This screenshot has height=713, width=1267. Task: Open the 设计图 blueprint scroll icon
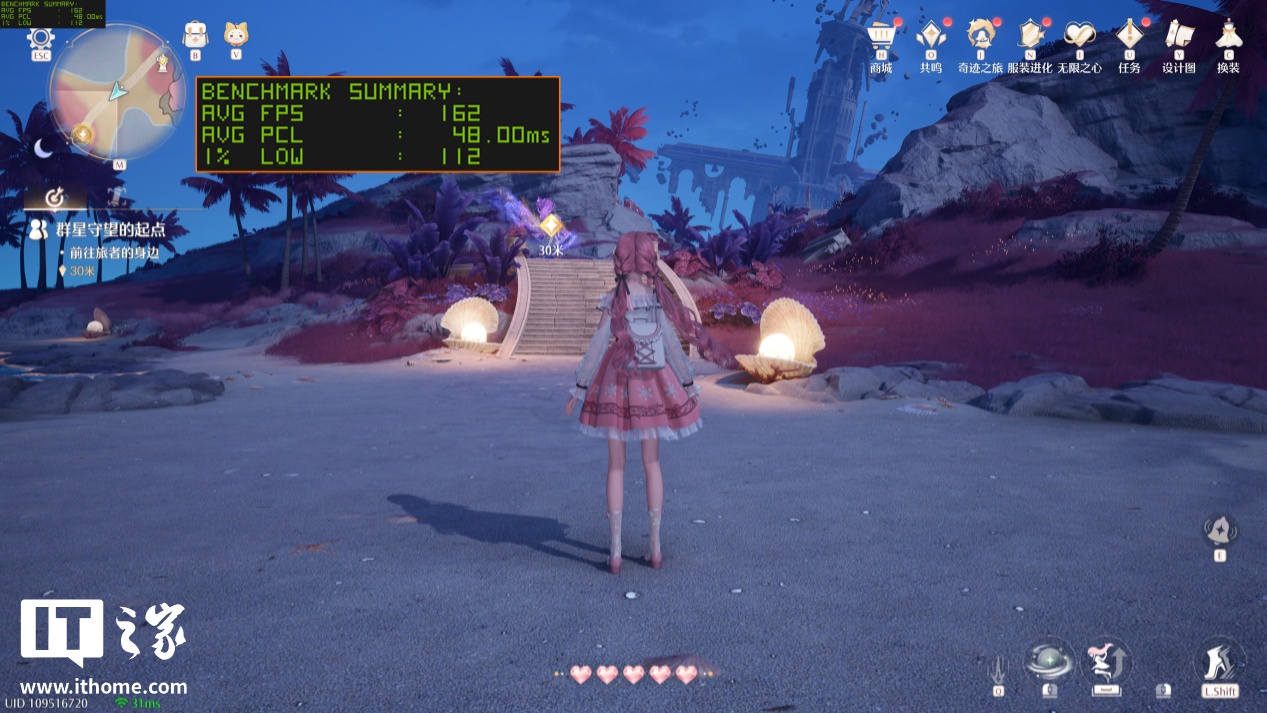pos(1179,36)
